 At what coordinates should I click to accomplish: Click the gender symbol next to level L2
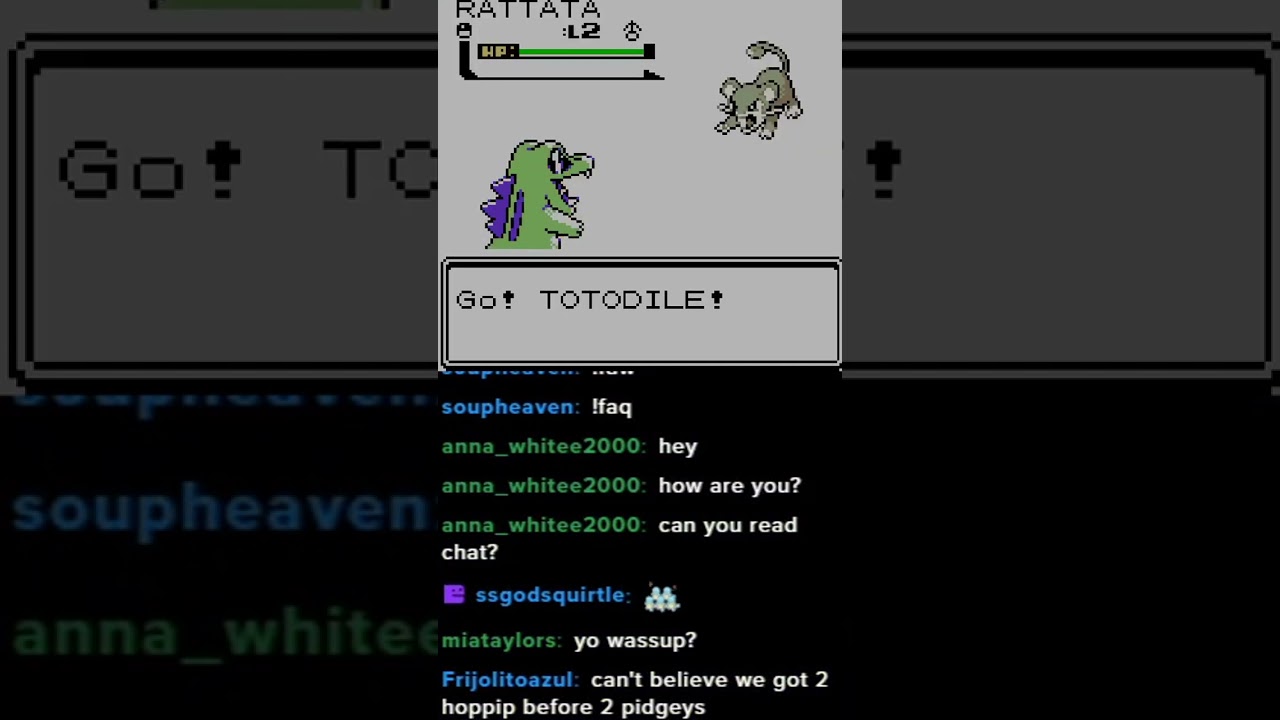point(632,31)
